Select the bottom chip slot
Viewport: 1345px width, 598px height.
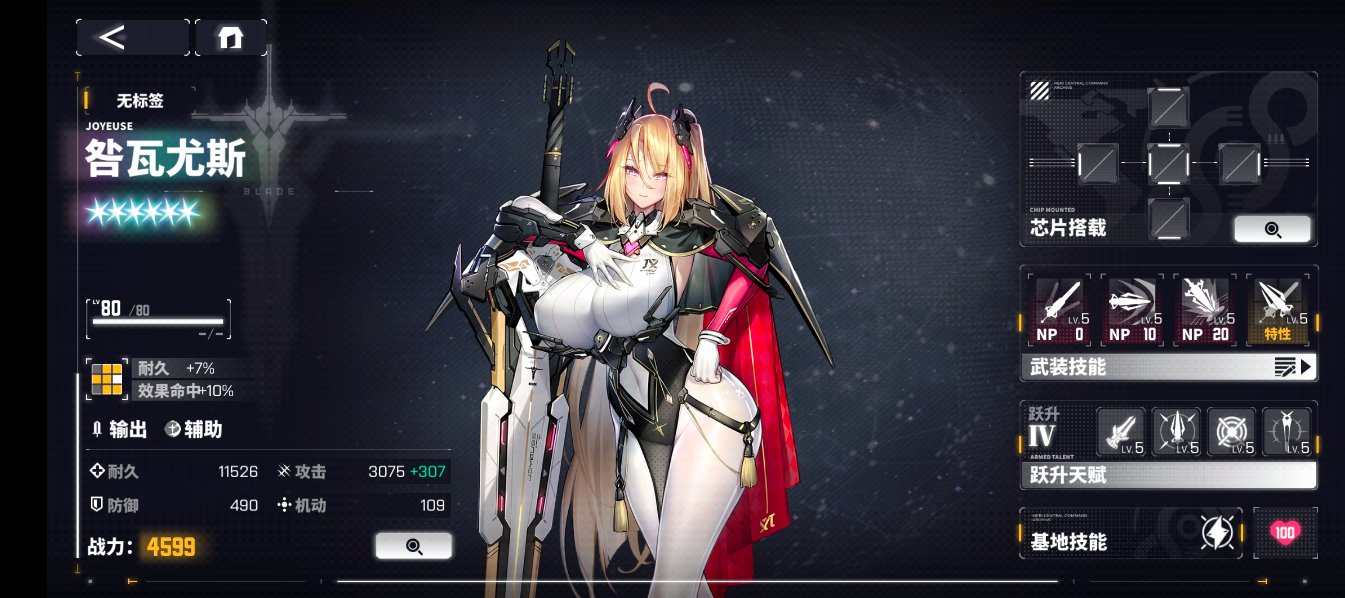pyautogui.click(x=1168, y=217)
